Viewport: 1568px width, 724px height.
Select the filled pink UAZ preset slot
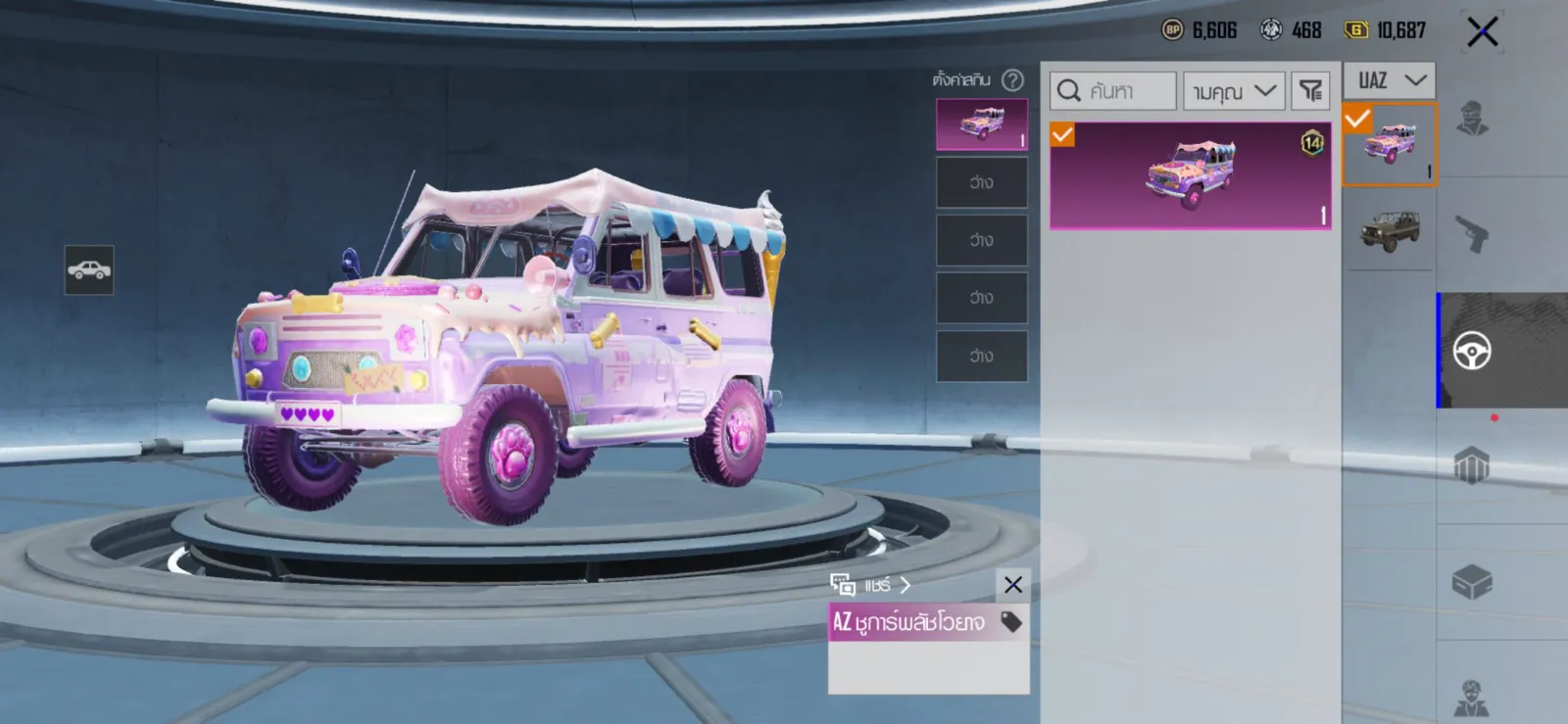[x=982, y=124]
